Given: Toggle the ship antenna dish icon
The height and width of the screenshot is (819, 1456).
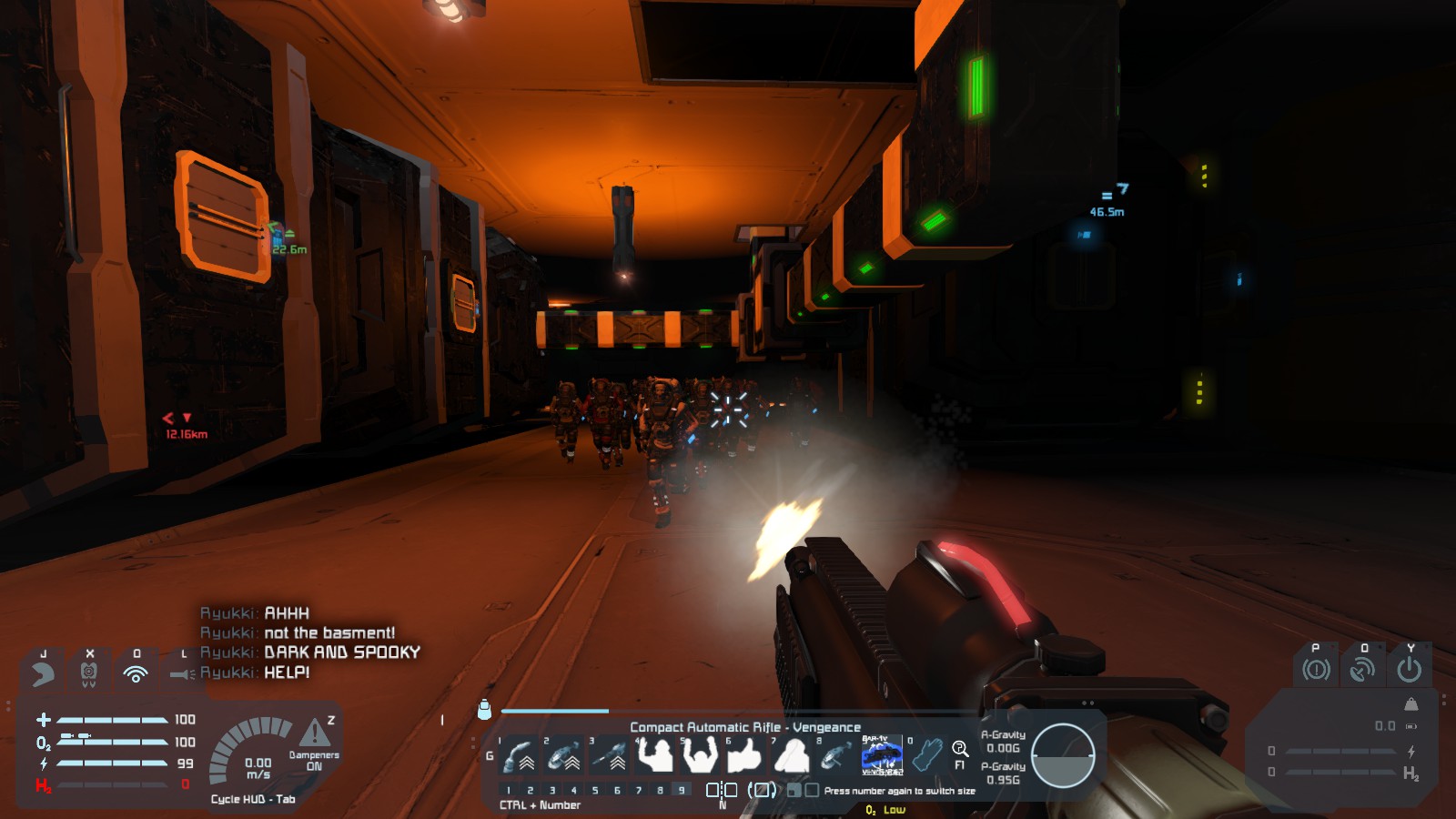Looking at the screenshot, I should point(1362,671).
